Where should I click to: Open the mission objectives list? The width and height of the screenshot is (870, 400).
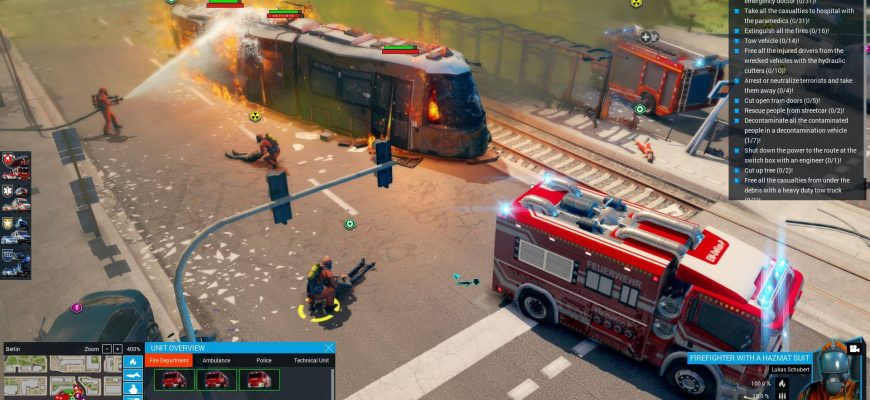tap(796, 100)
